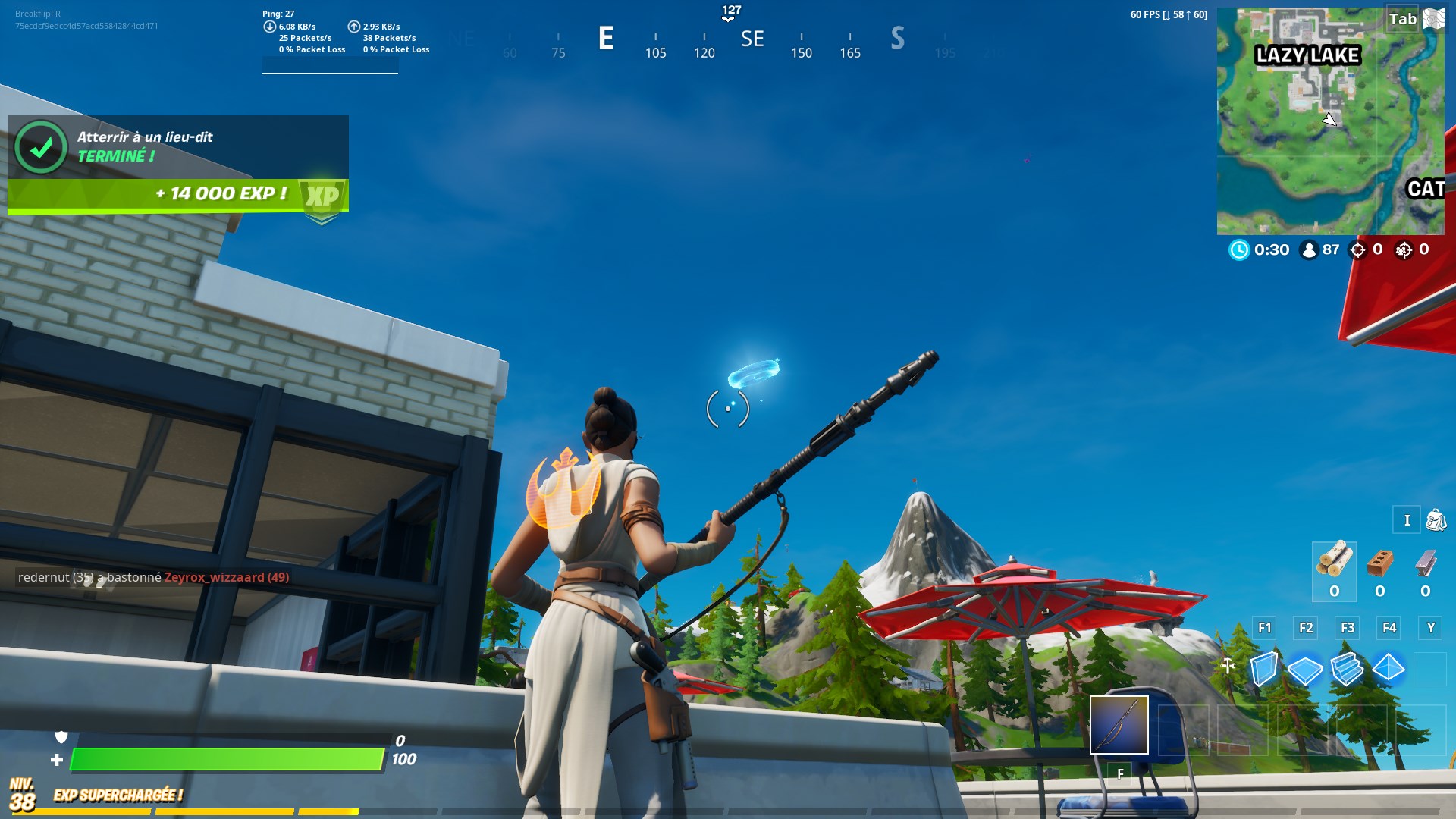
Task: Click the crossed-tools build mode icon
Action: pyautogui.click(x=1228, y=667)
